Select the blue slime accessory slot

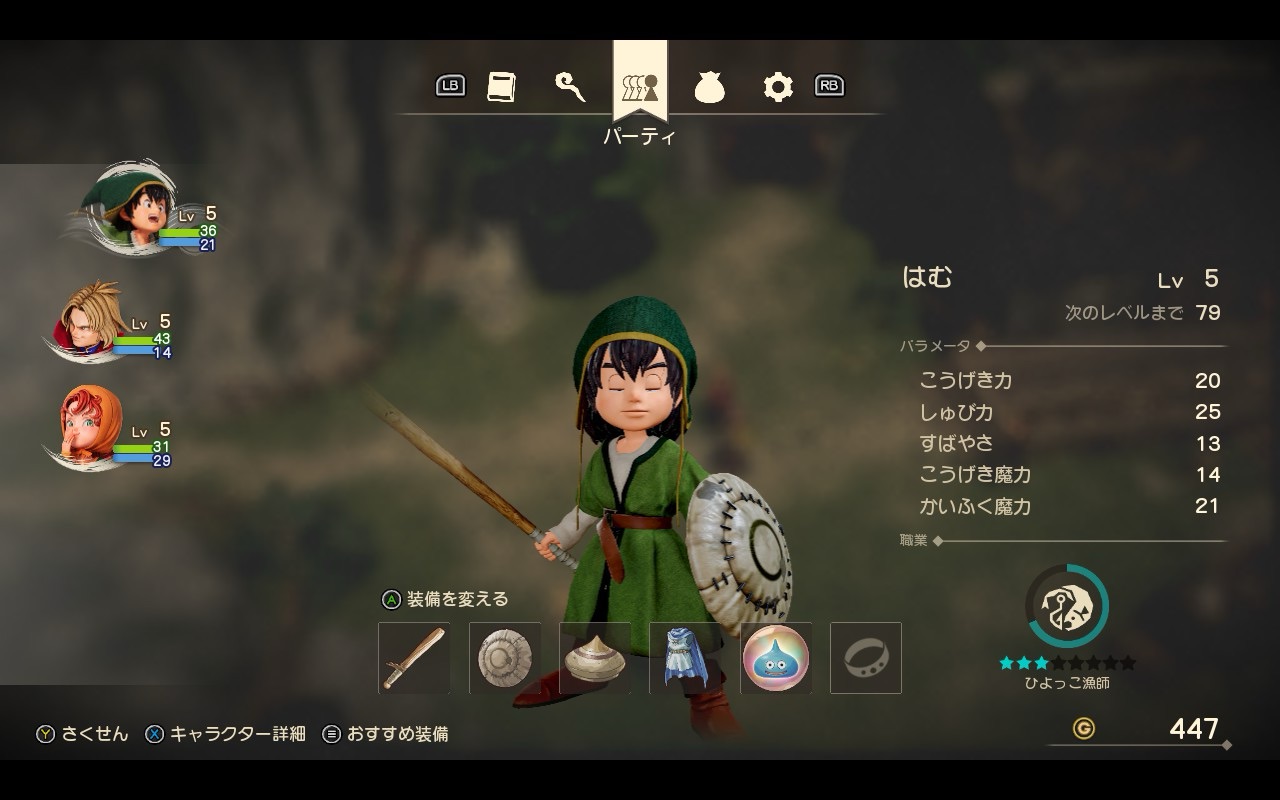tap(776, 658)
